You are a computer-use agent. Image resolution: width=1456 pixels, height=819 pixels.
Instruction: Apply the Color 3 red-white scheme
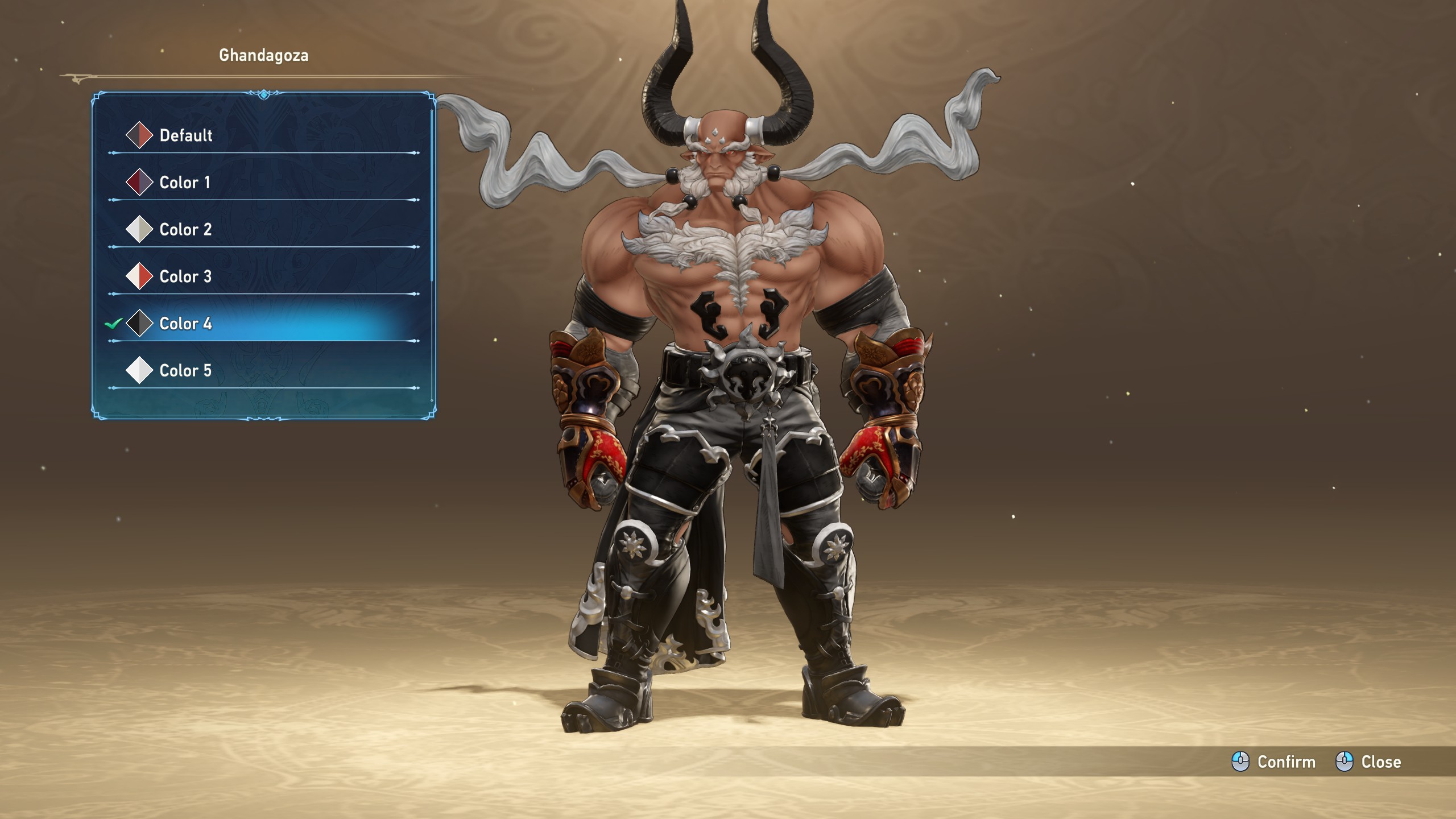(x=185, y=276)
